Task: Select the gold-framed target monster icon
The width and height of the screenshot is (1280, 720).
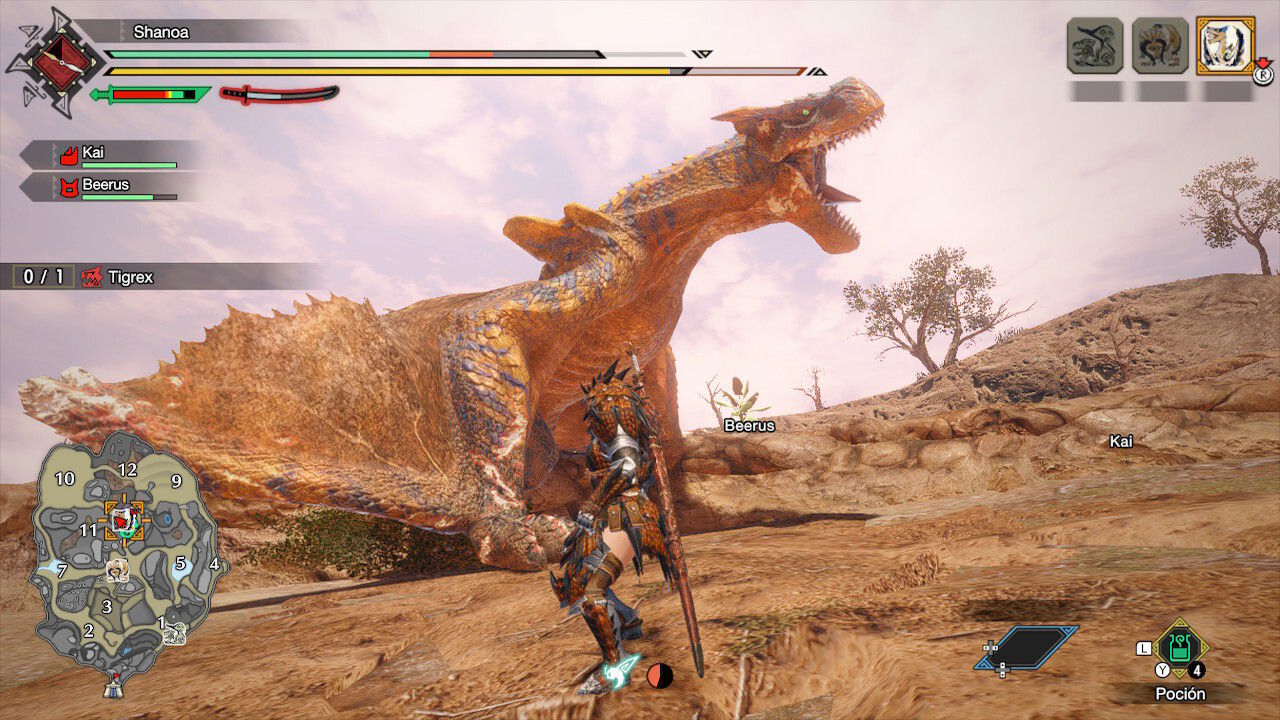Action: pos(1225,45)
